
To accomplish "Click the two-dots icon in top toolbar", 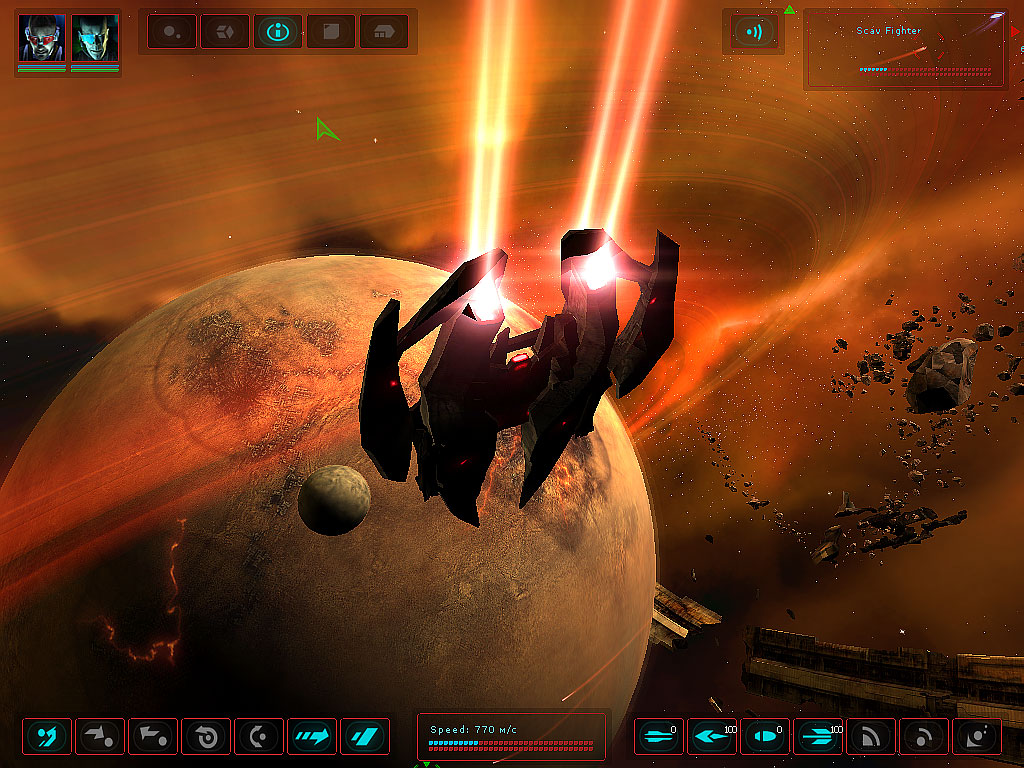I will pos(171,32).
